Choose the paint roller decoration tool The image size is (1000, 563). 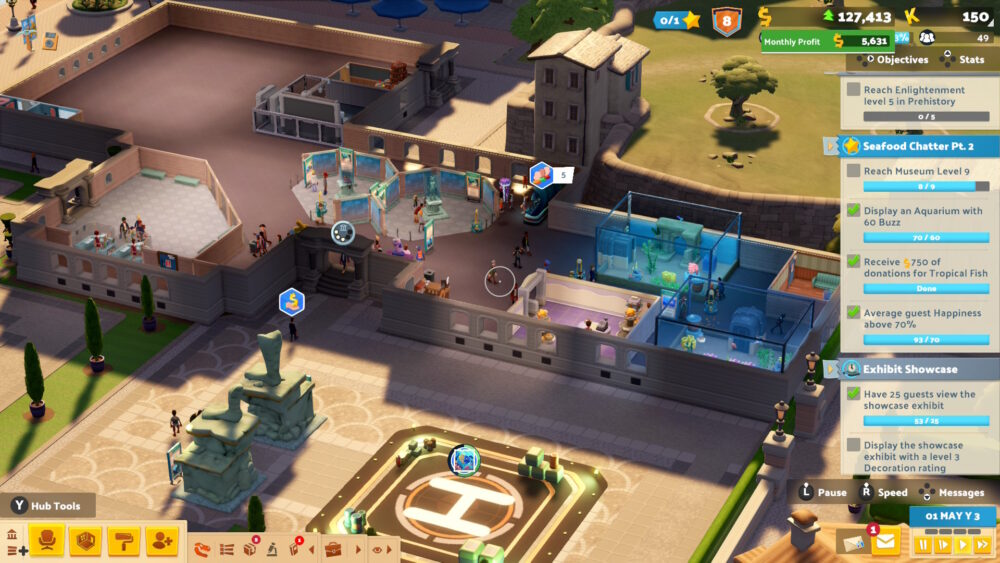(123, 541)
